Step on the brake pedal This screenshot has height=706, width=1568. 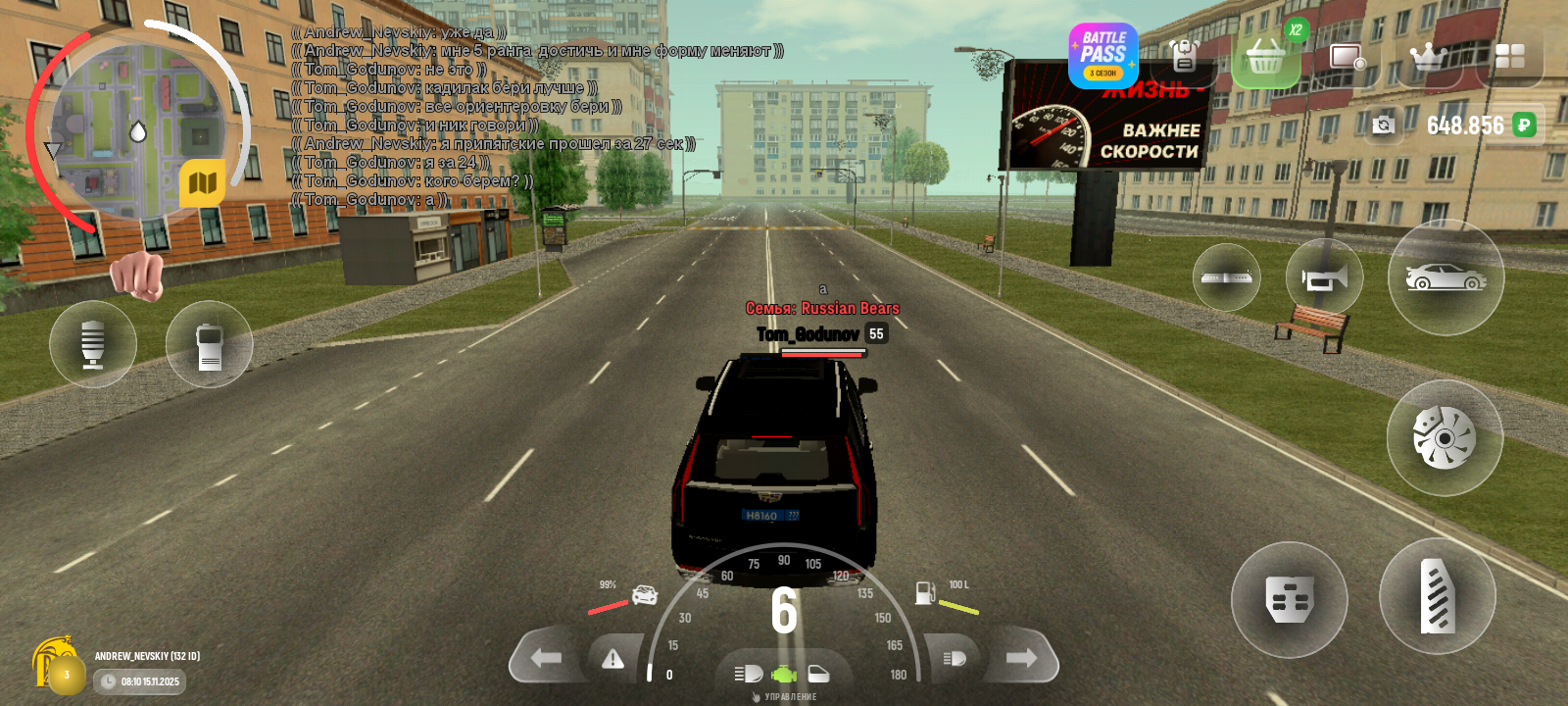[x=1289, y=599]
